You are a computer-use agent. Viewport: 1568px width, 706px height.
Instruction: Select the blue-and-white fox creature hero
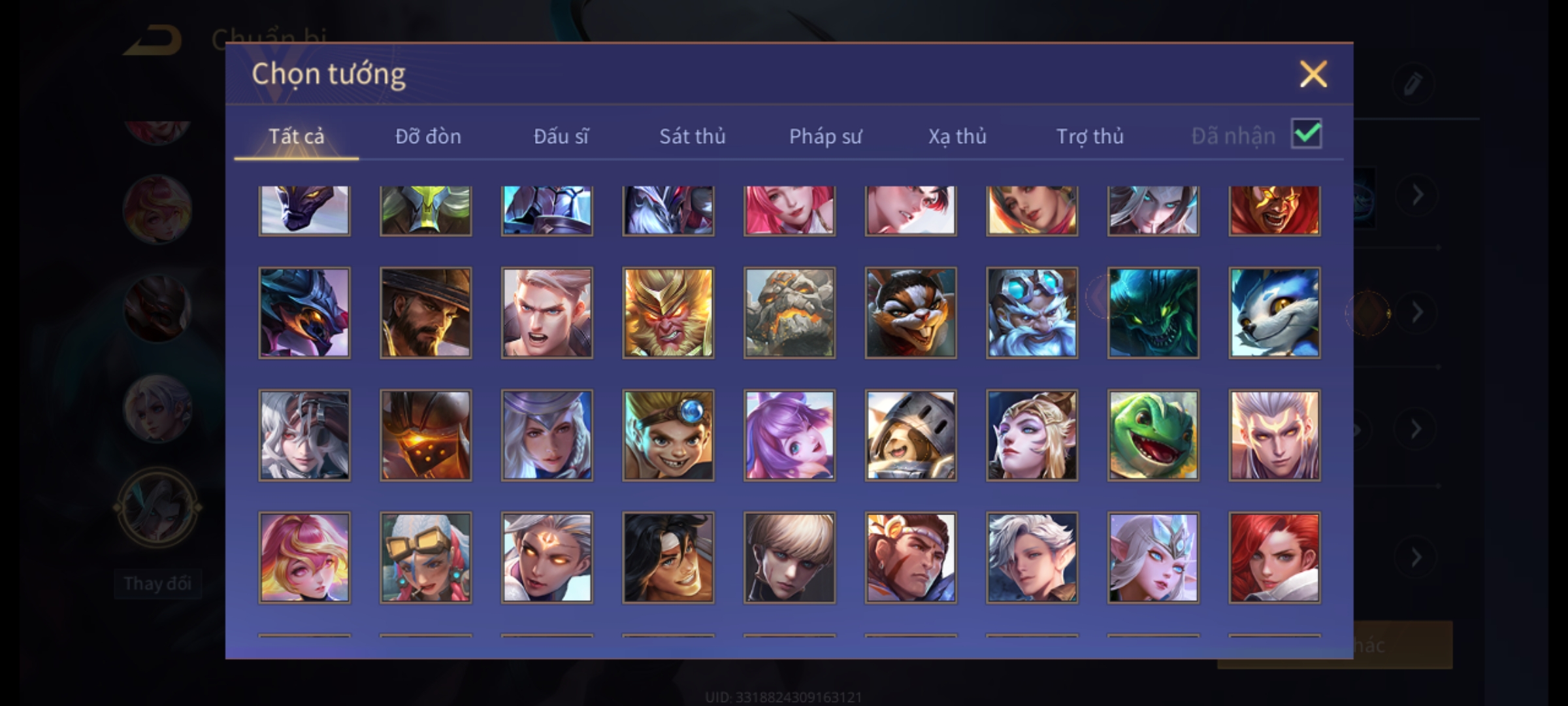[1274, 312]
